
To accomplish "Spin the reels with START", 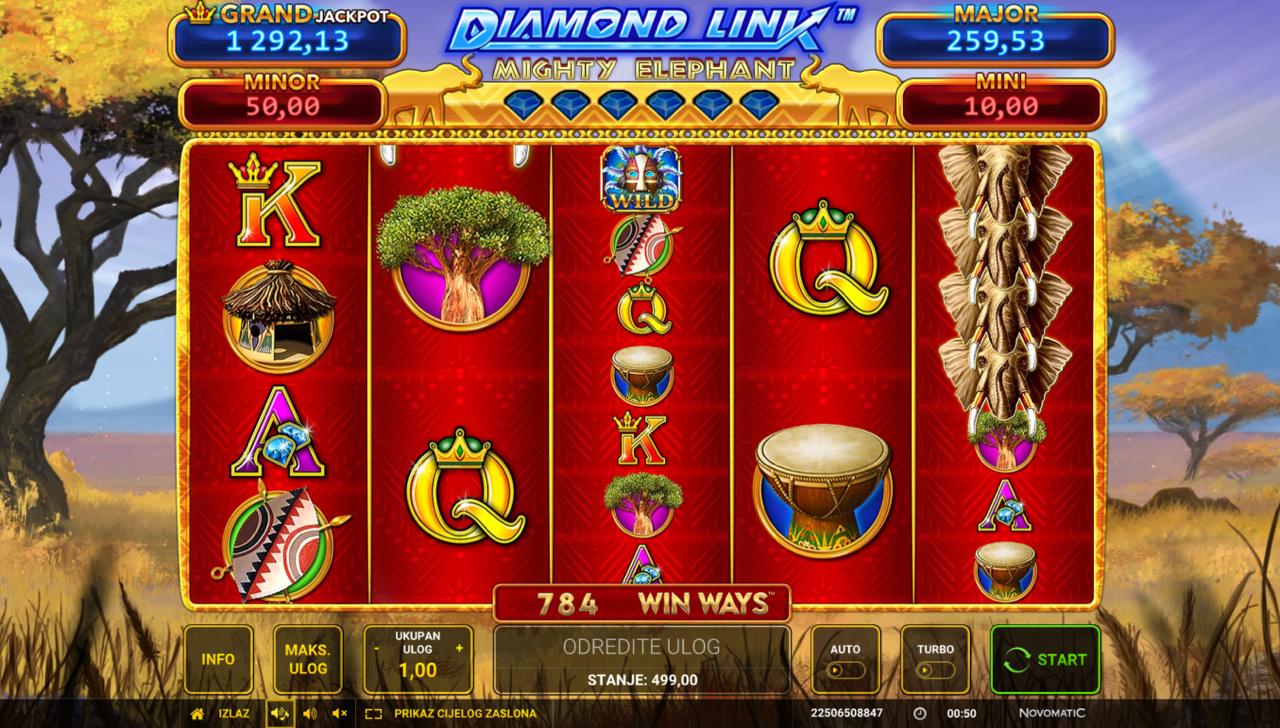I will [x=1045, y=659].
